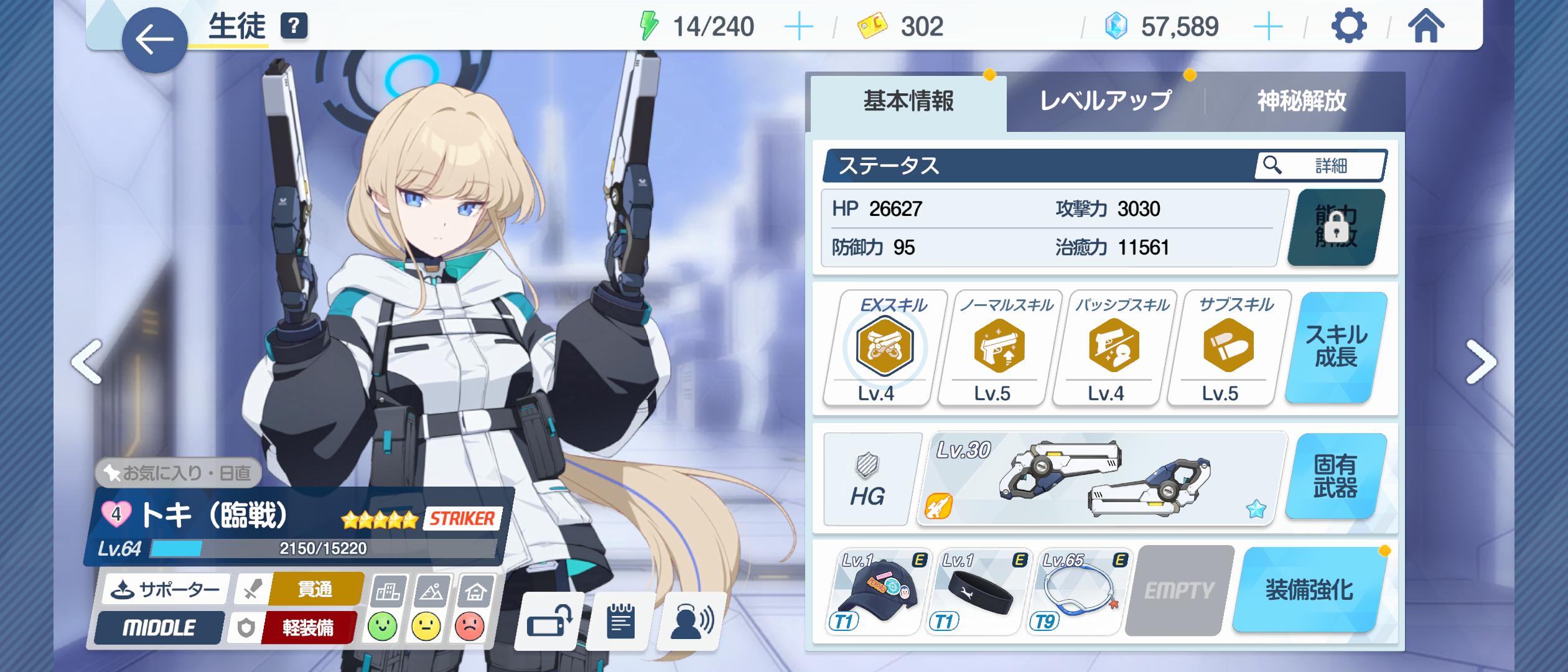The height and width of the screenshot is (672, 1568).
Task: Return to the home screen
Action: (1426, 26)
